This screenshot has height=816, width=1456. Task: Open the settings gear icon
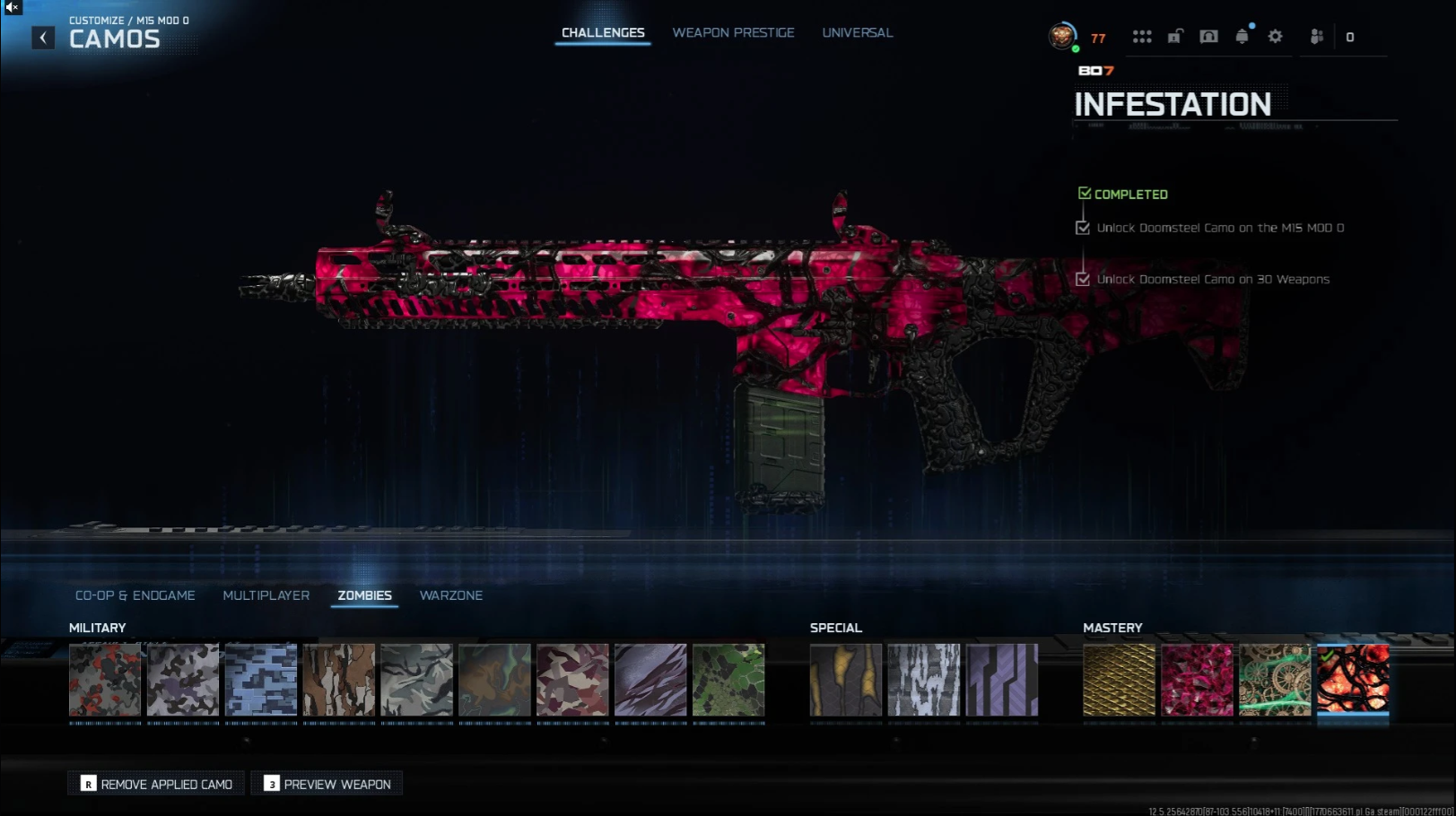(x=1275, y=37)
